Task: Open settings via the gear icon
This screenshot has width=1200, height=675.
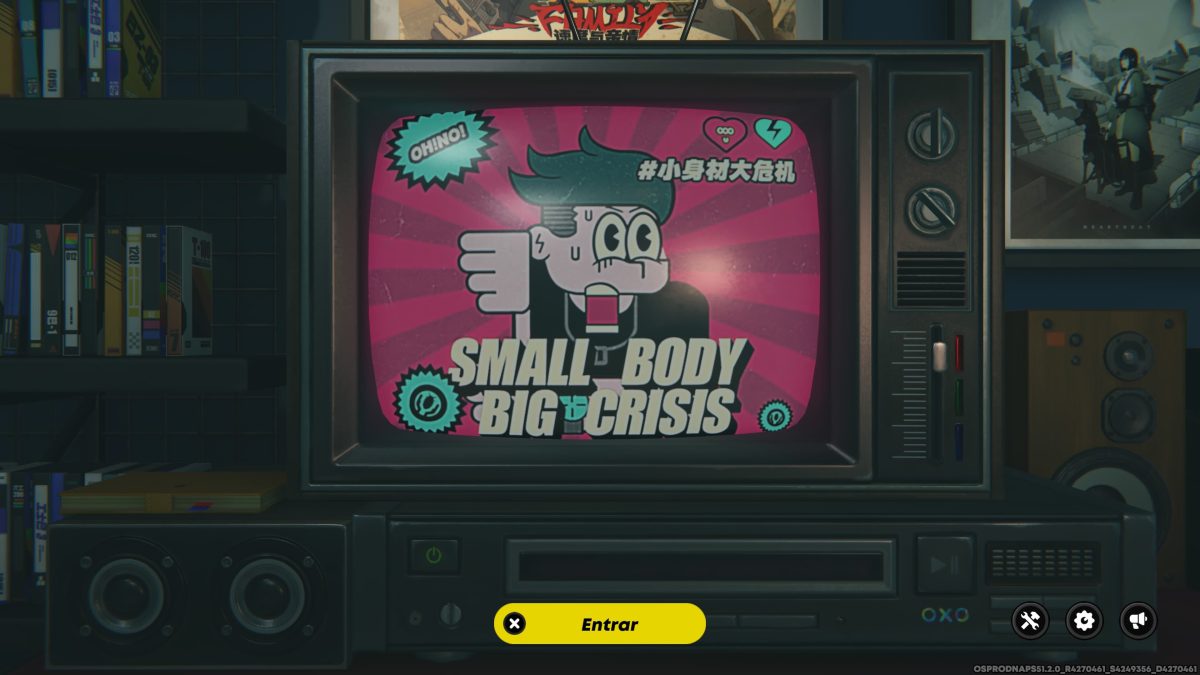Action: (x=1084, y=621)
